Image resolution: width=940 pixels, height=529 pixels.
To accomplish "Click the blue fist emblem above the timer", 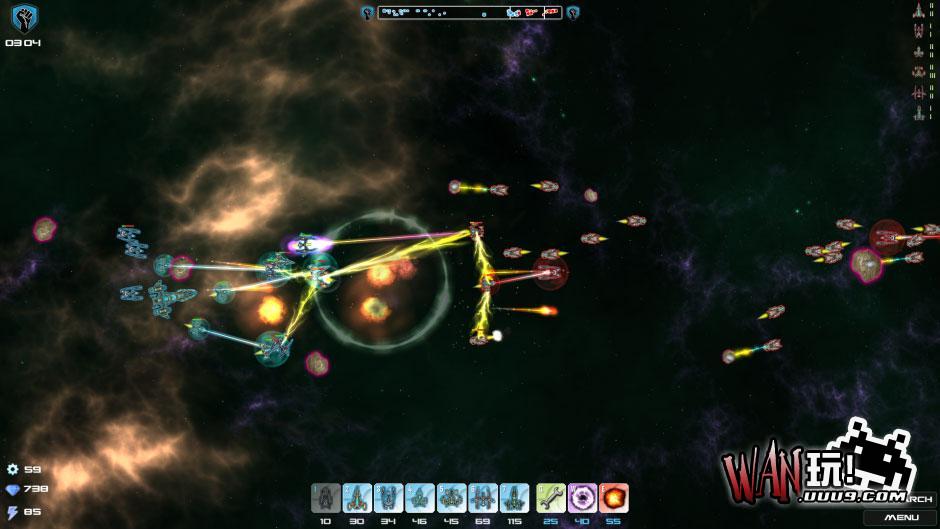I will click(22, 17).
